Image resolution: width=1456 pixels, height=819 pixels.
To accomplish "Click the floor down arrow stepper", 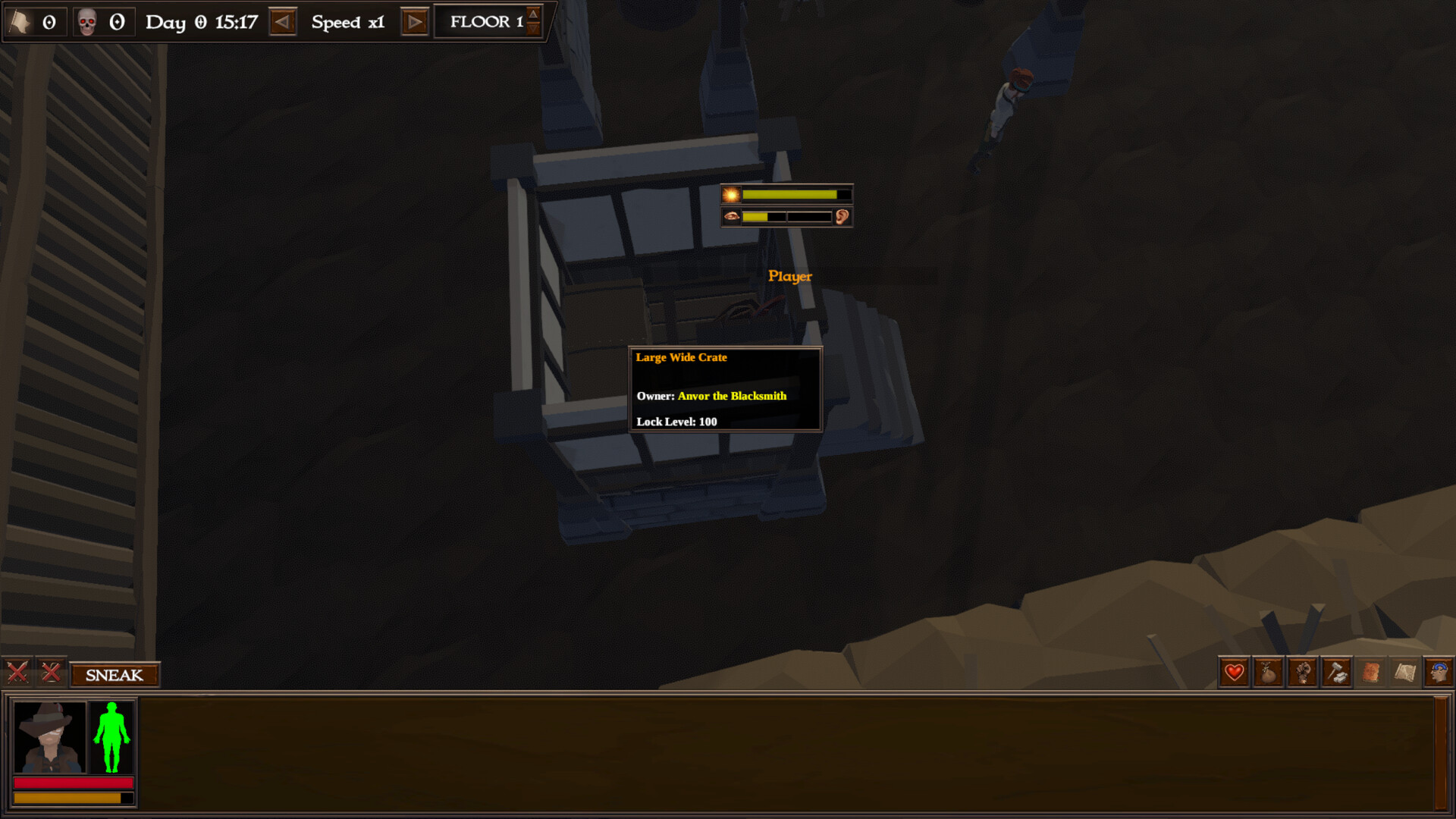I will tap(533, 29).
